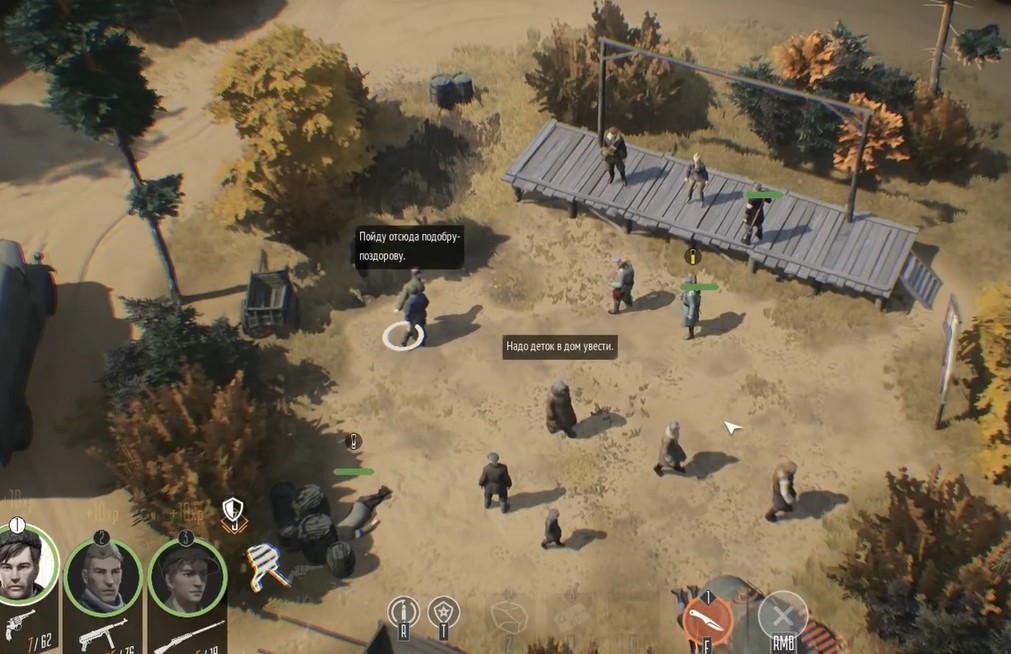The height and width of the screenshot is (654, 1011).
Task: Select the revolver weapon under the first portrait
Action: point(22,624)
